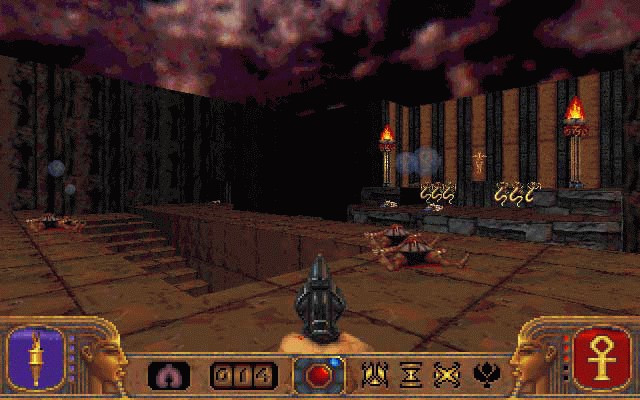Click the red compass gem in the center
Screen dimensions: 640x400
319,375
